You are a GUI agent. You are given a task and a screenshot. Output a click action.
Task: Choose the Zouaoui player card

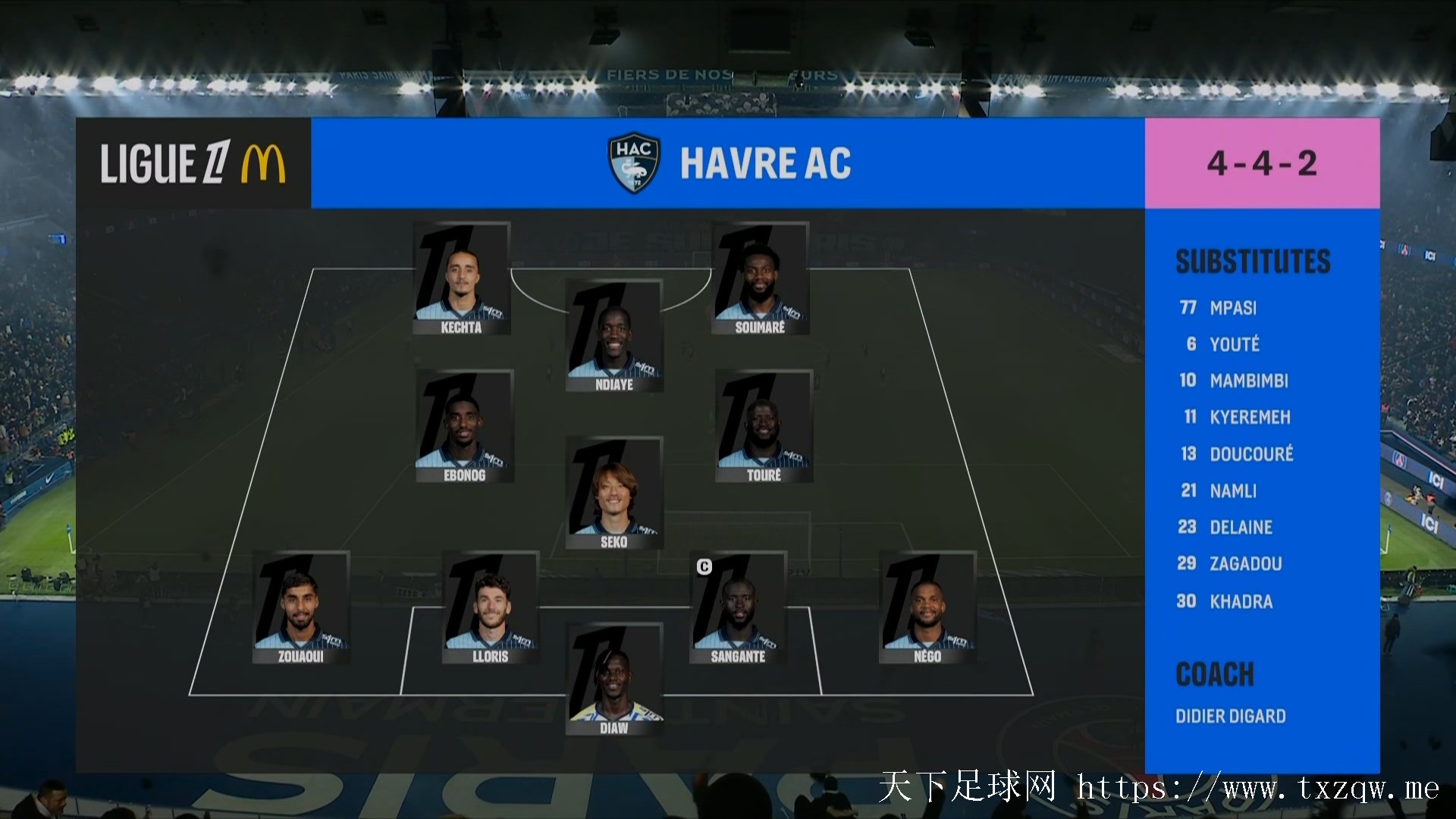[x=301, y=607]
